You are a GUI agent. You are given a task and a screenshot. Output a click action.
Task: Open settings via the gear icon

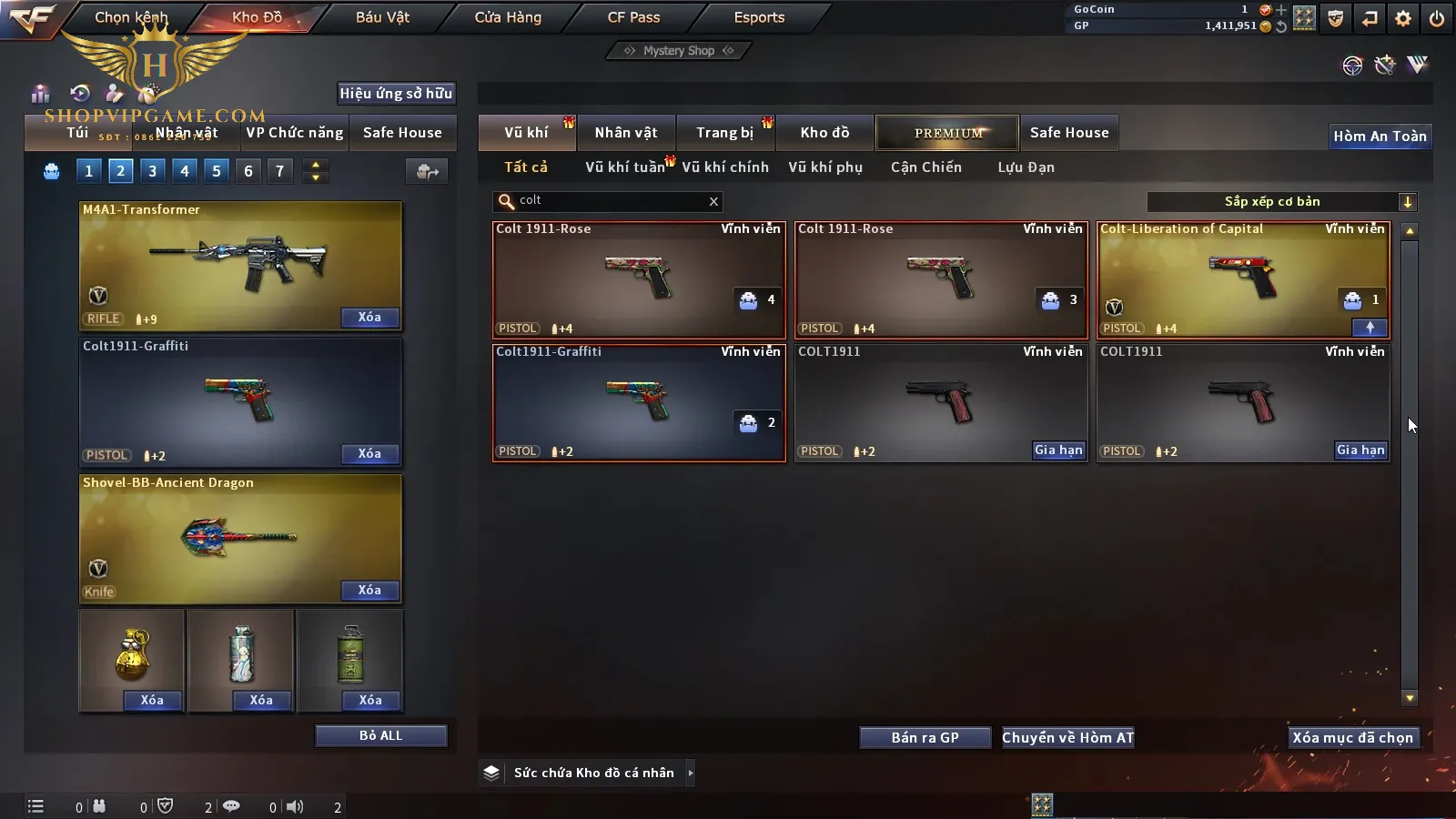click(x=1403, y=18)
